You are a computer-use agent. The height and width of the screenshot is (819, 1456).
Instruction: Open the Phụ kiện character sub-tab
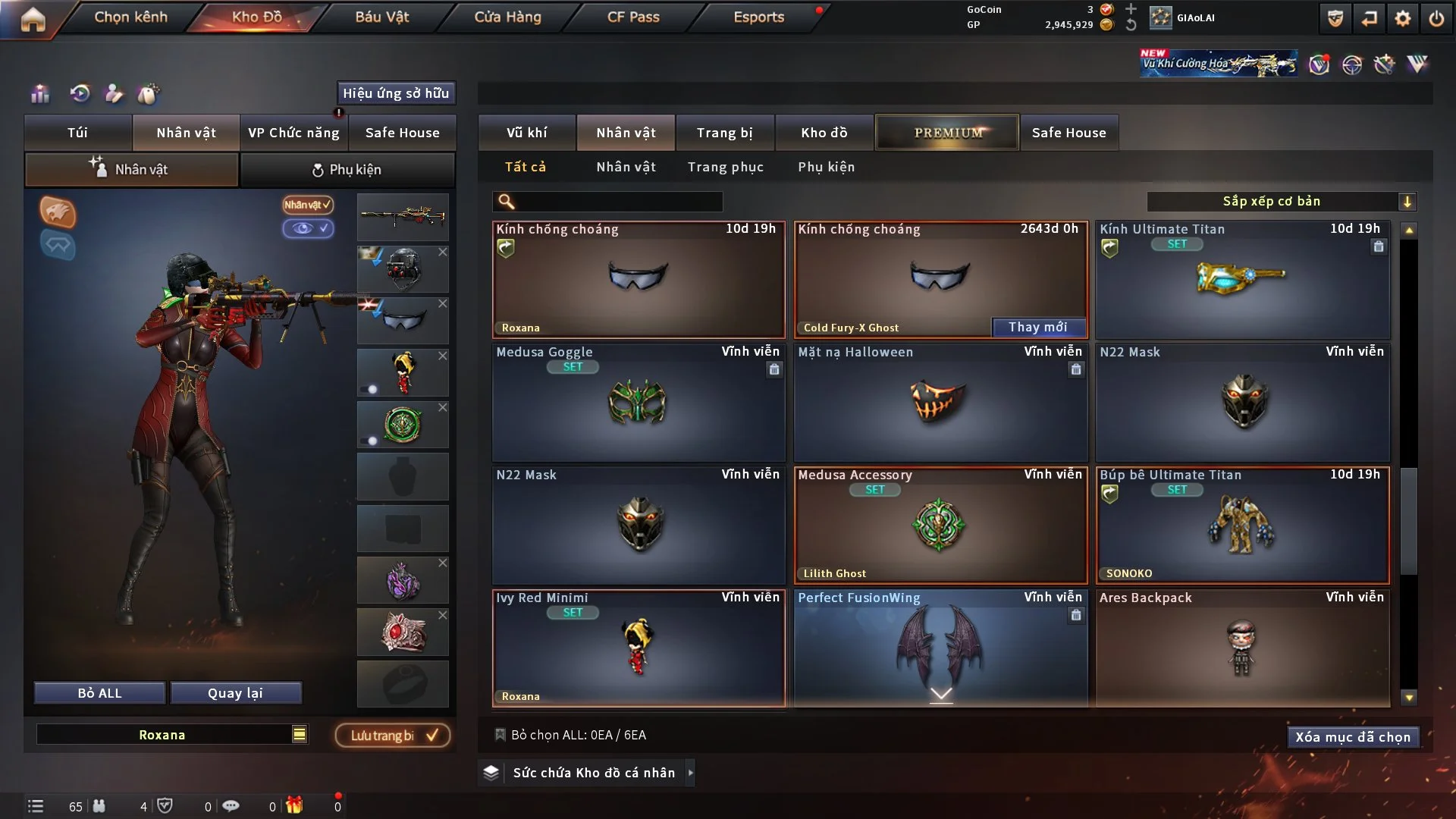[x=347, y=170]
